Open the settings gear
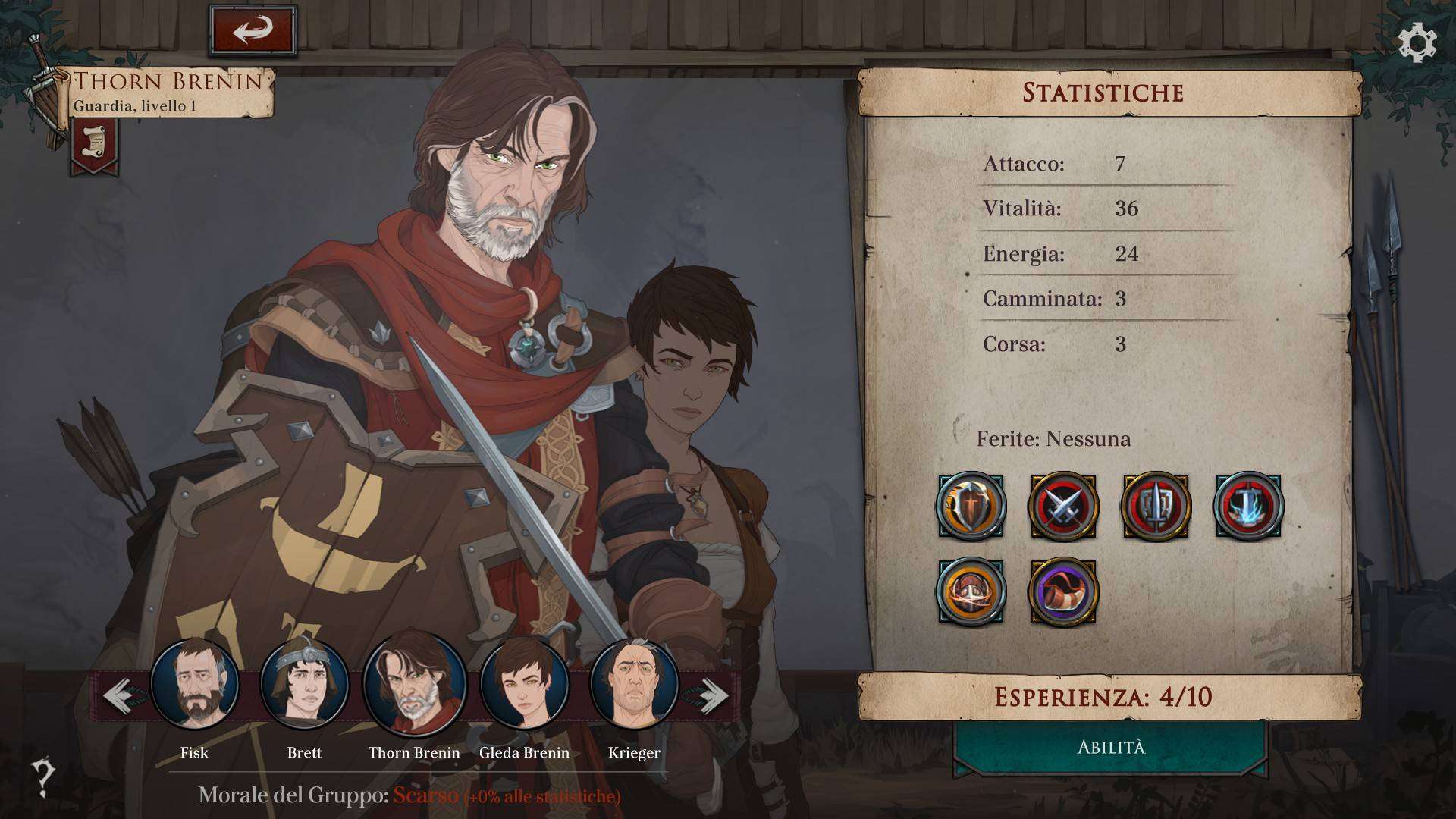Screen dimensions: 1456x819 click(x=1417, y=42)
